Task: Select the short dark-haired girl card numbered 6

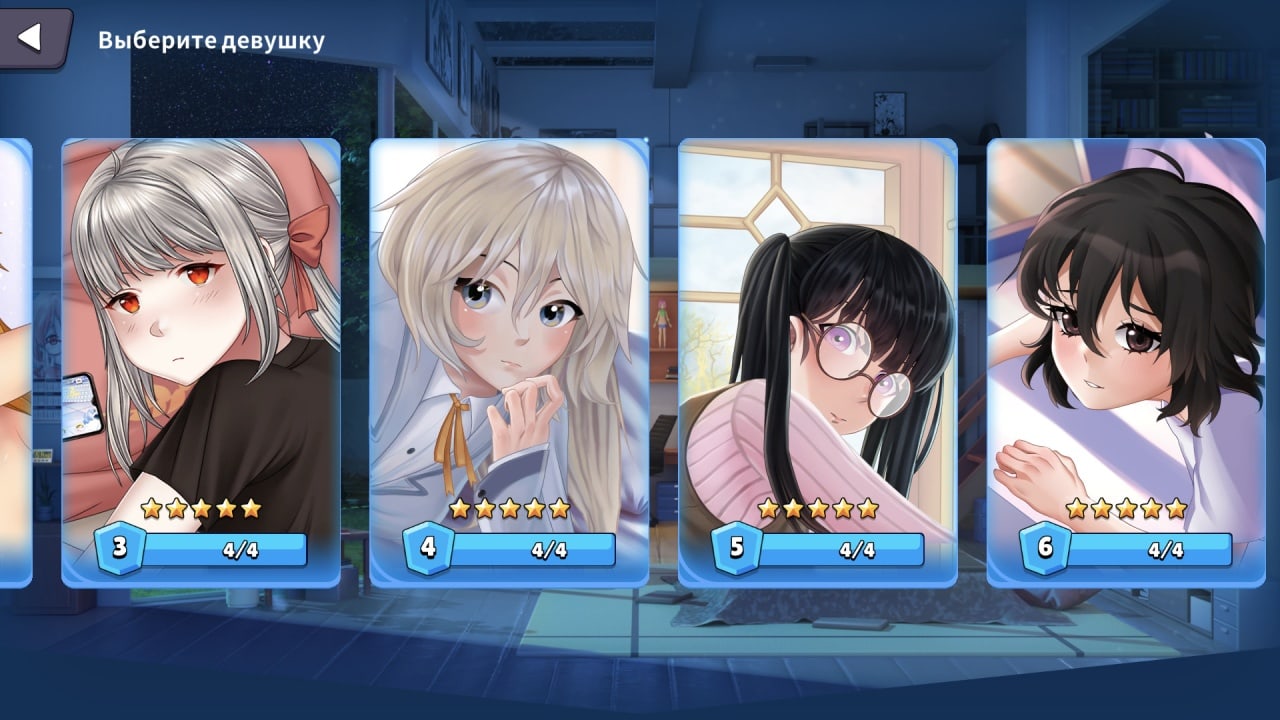Action: pos(1126,360)
